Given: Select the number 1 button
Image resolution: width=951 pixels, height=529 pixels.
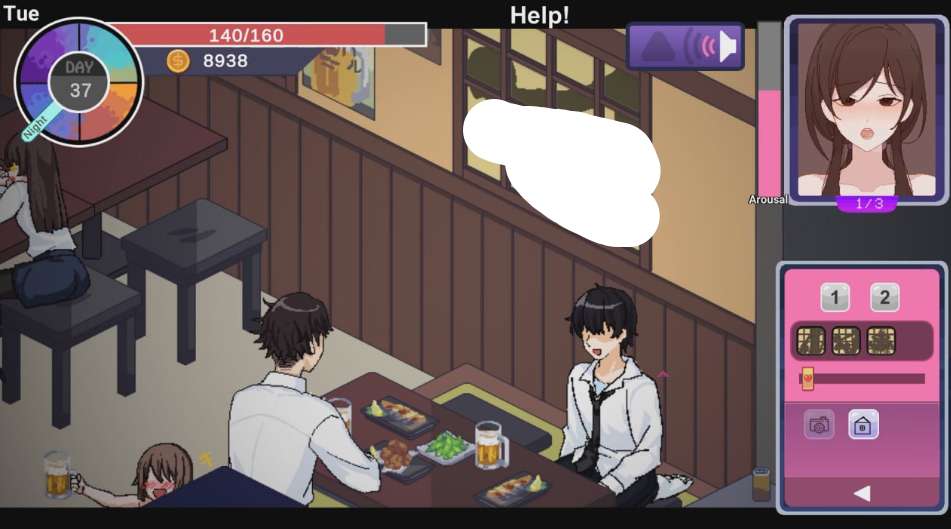Looking at the screenshot, I should (835, 297).
